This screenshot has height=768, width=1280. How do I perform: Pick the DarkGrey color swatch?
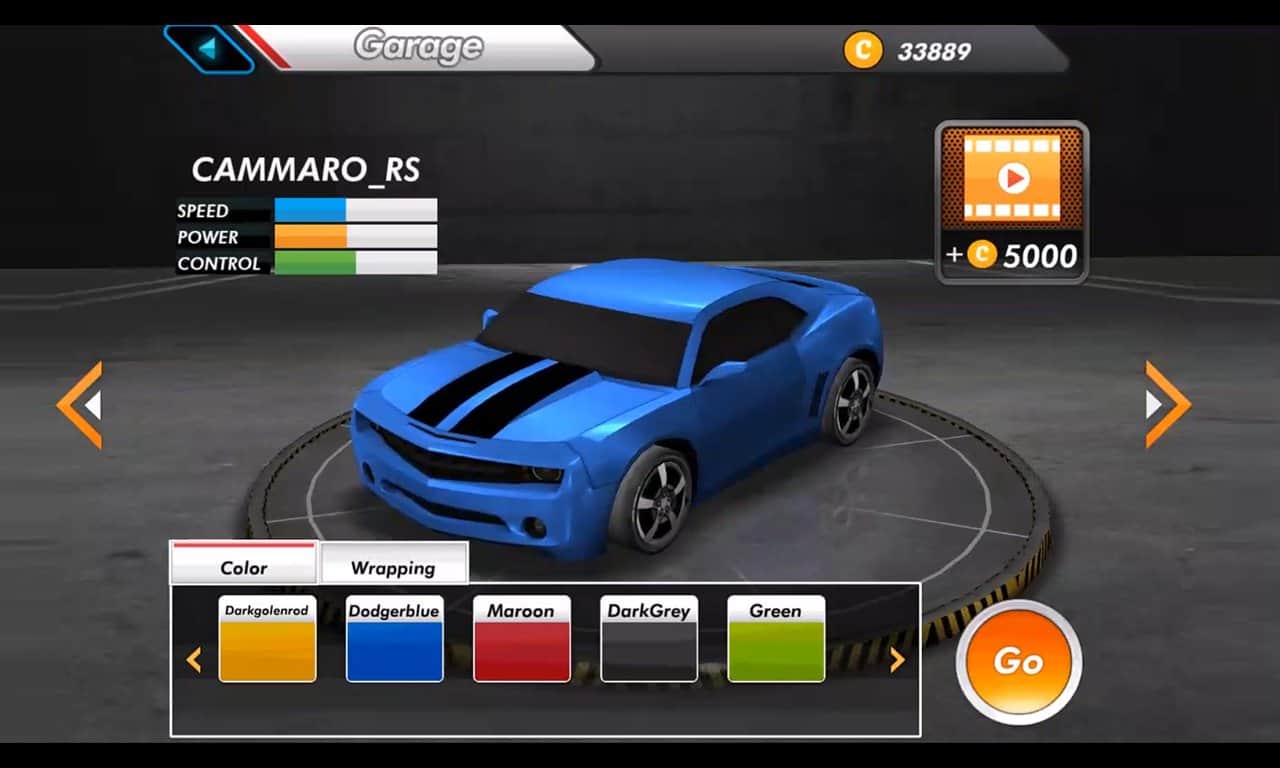(649, 640)
